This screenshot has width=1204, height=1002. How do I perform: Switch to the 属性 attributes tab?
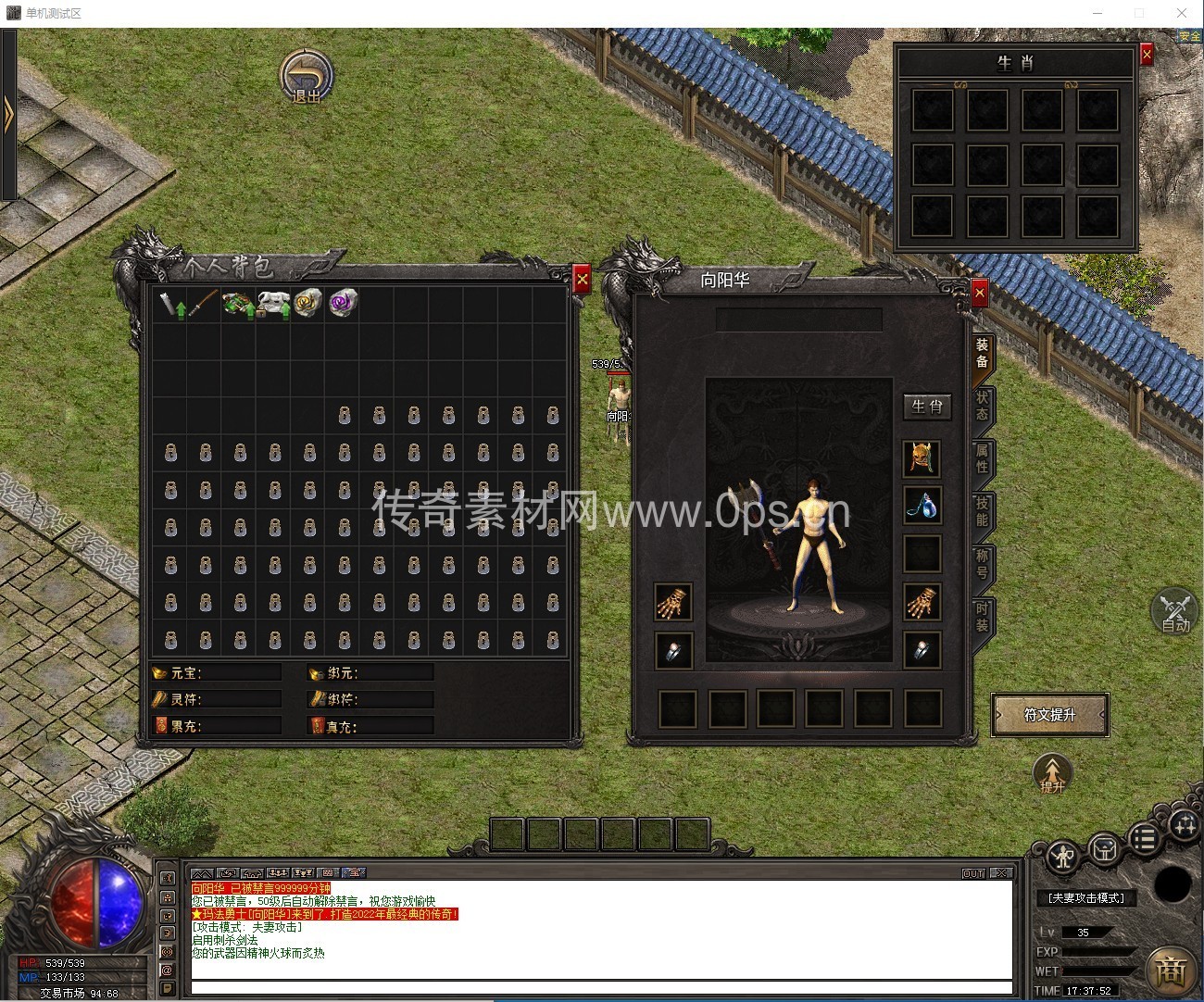pos(982,457)
